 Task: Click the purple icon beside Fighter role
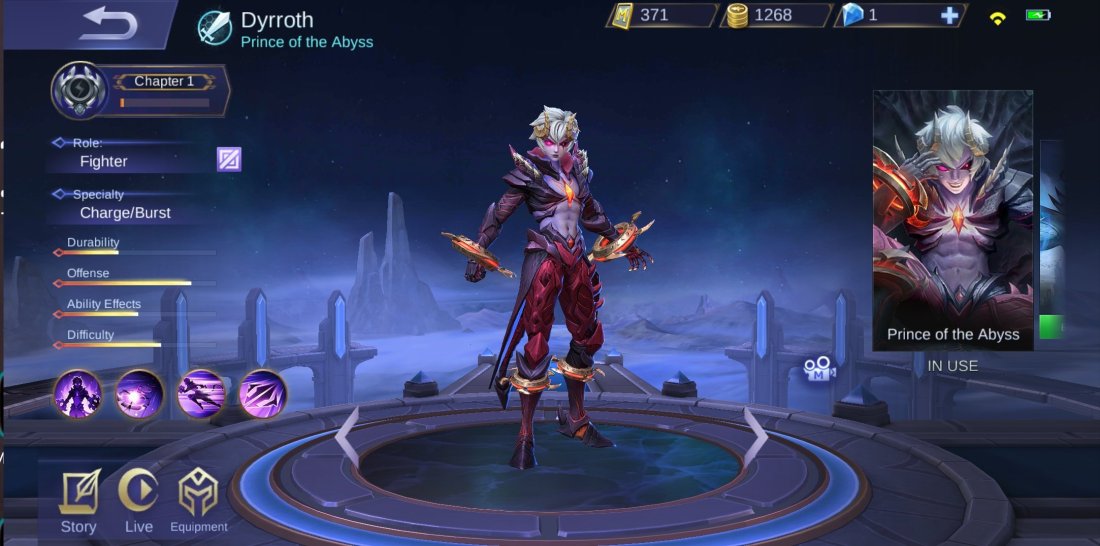(x=229, y=159)
